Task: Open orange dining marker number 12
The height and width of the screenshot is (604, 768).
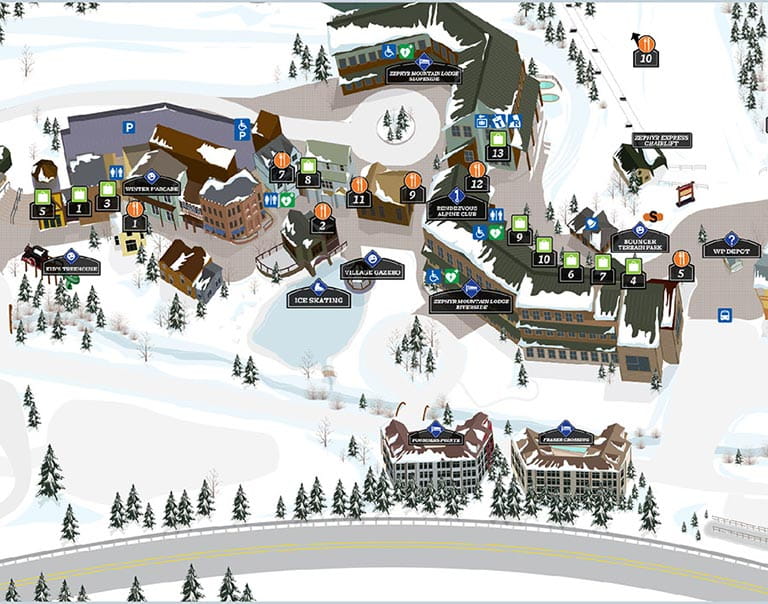Action: [x=476, y=176]
